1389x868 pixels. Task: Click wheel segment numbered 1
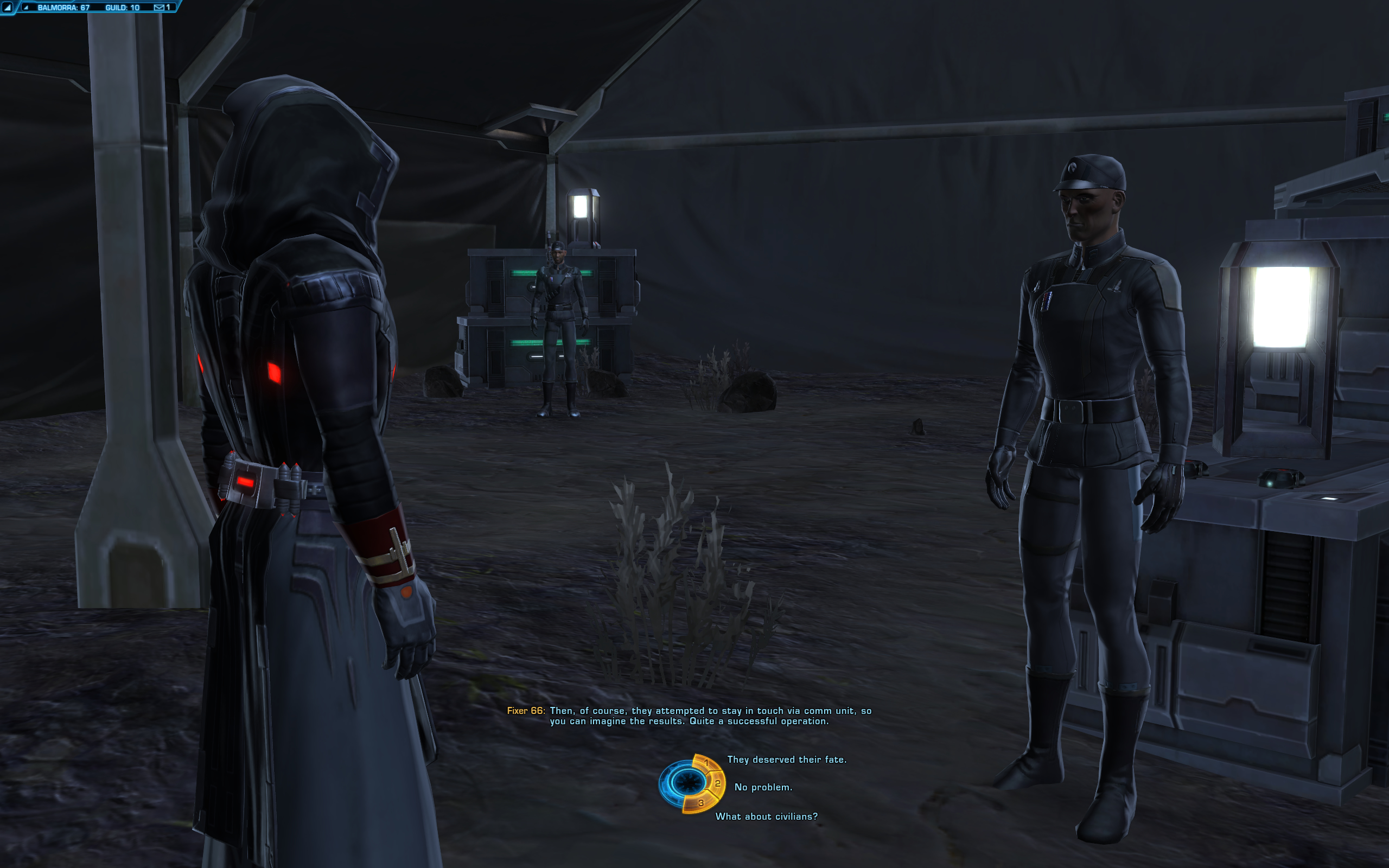[706, 763]
